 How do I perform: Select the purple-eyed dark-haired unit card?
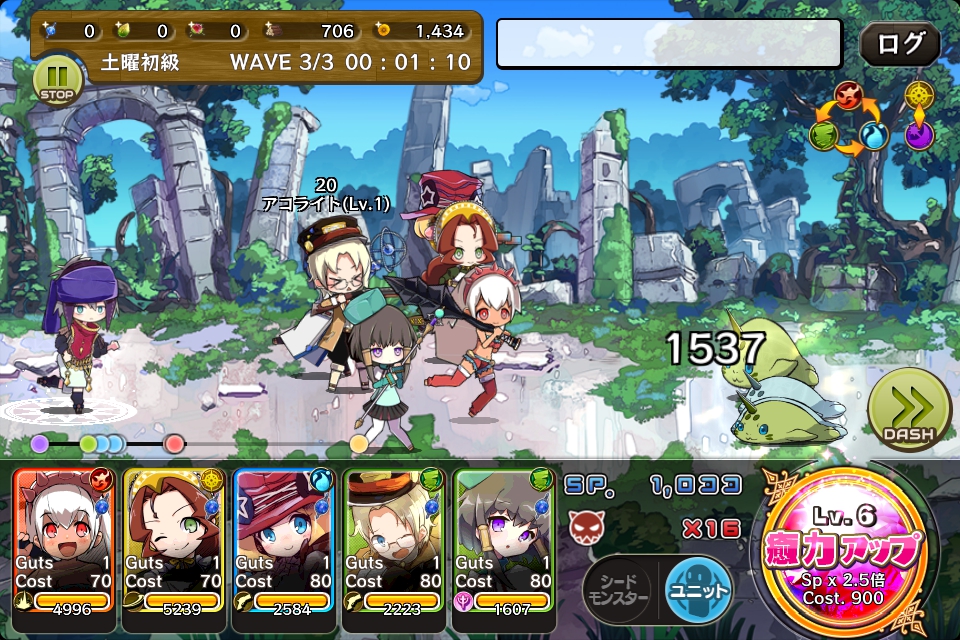503,538
